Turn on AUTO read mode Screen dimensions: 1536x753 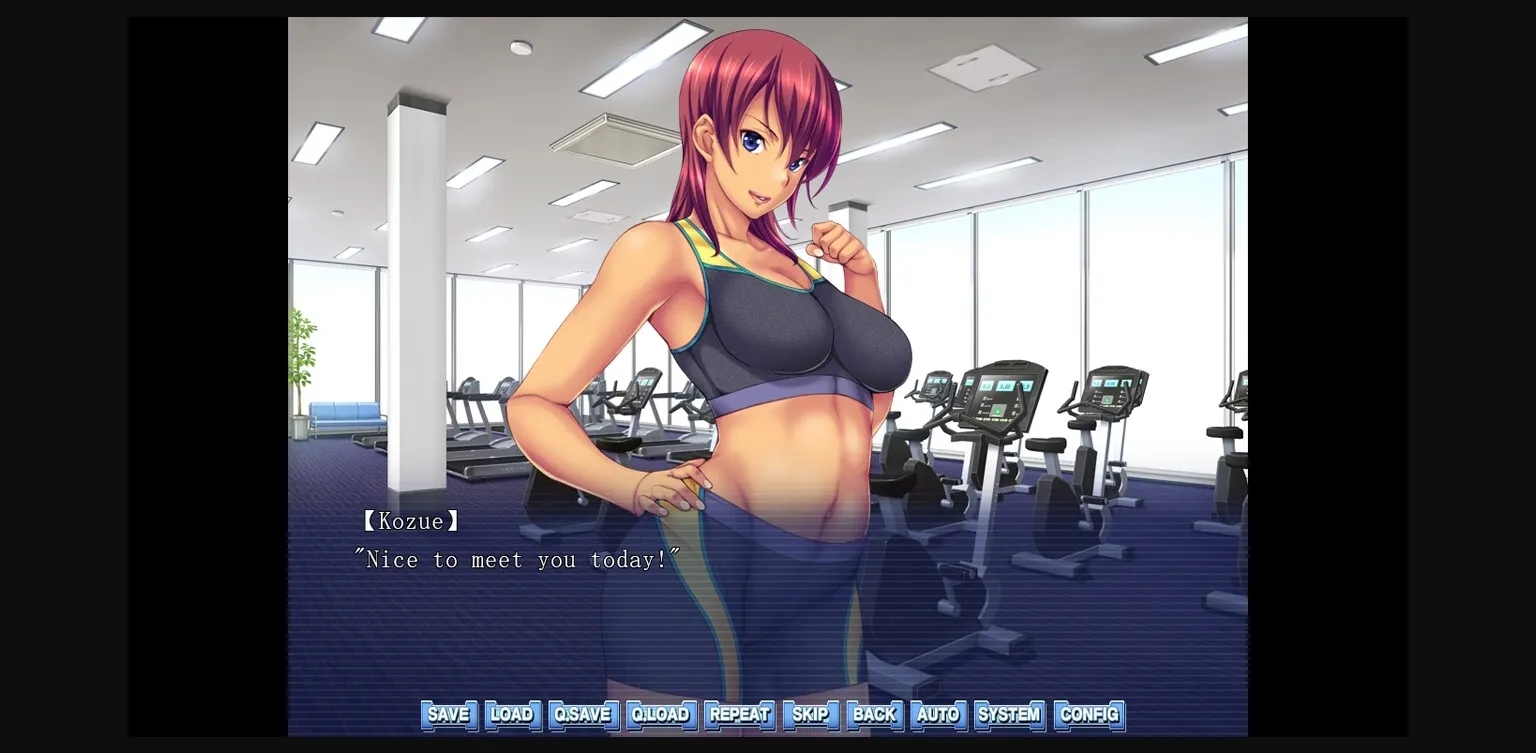pyautogui.click(x=938, y=715)
